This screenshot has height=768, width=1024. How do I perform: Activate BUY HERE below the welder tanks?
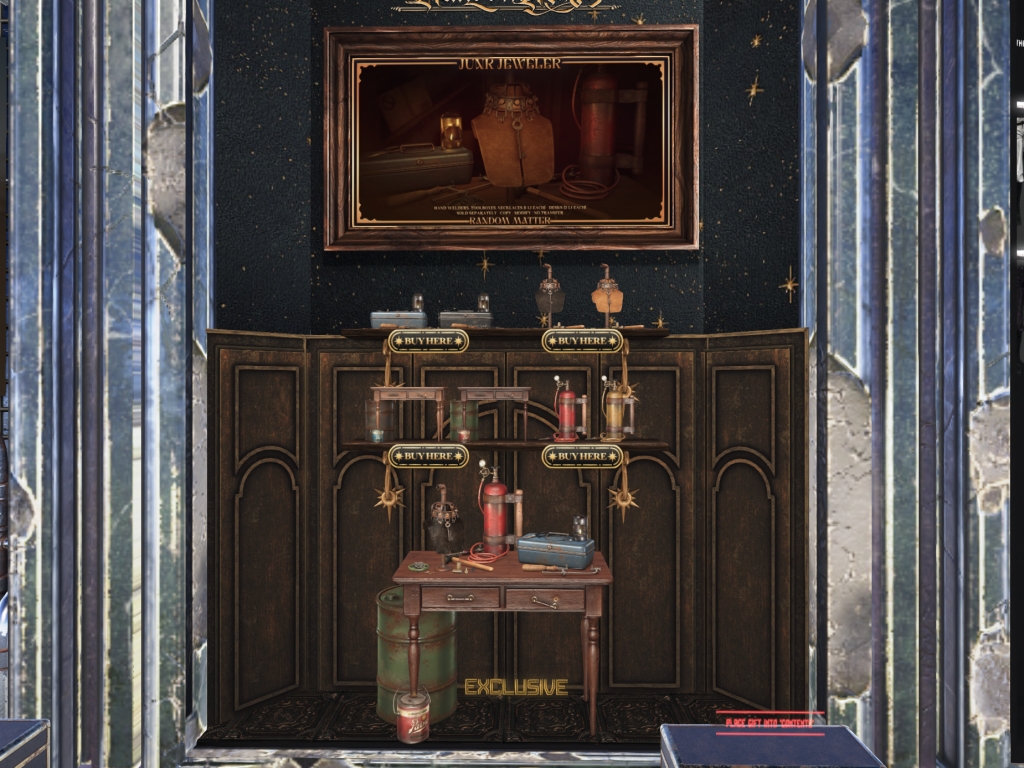coord(582,457)
